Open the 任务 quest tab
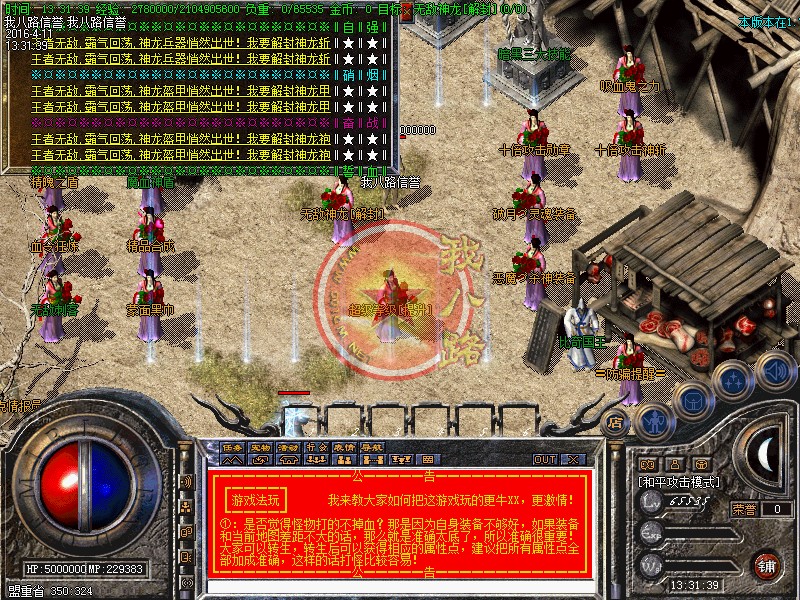Viewport: 800px width, 600px height. [232, 447]
